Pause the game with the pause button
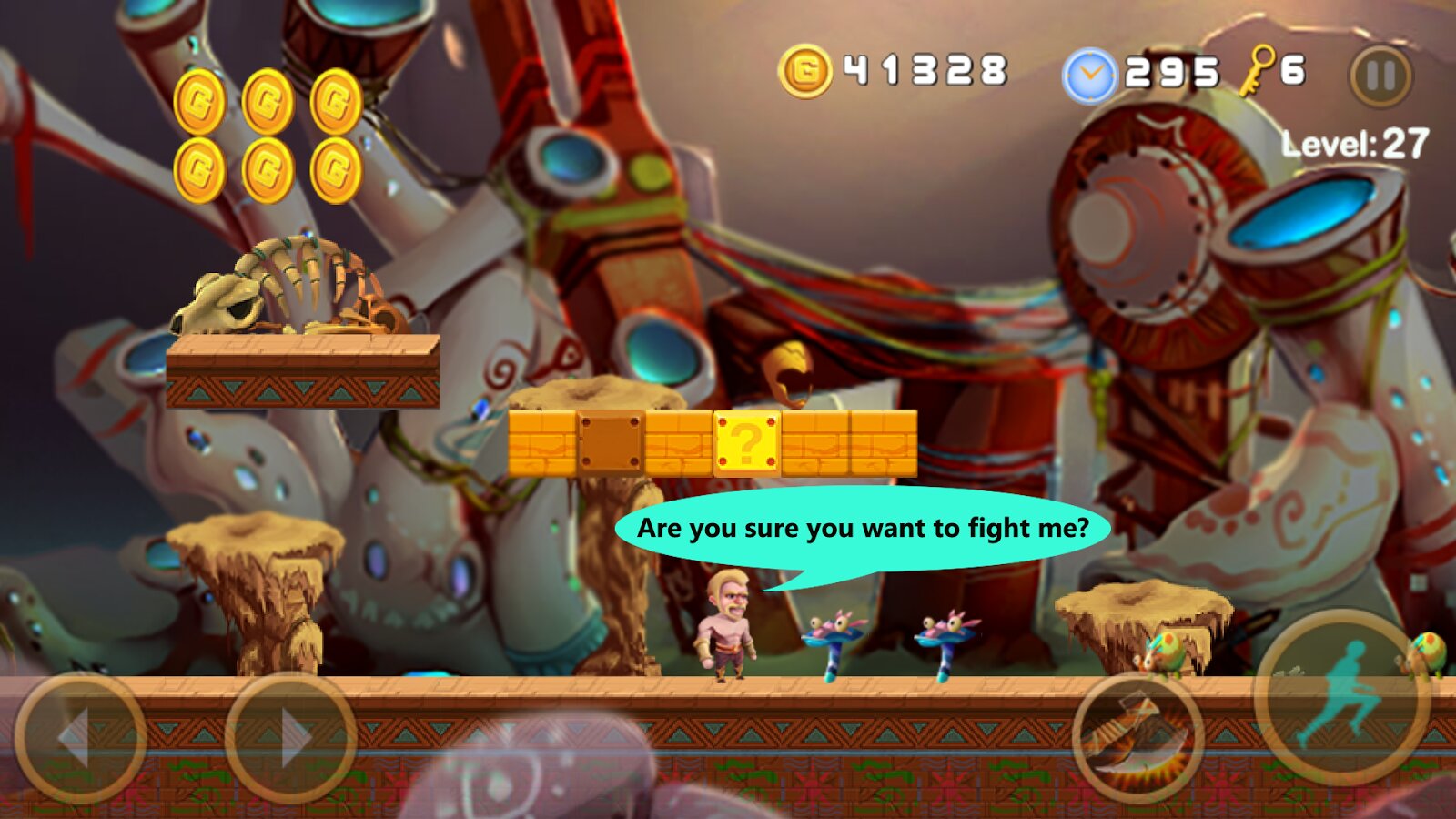The width and height of the screenshot is (1456, 819). click(1380, 76)
